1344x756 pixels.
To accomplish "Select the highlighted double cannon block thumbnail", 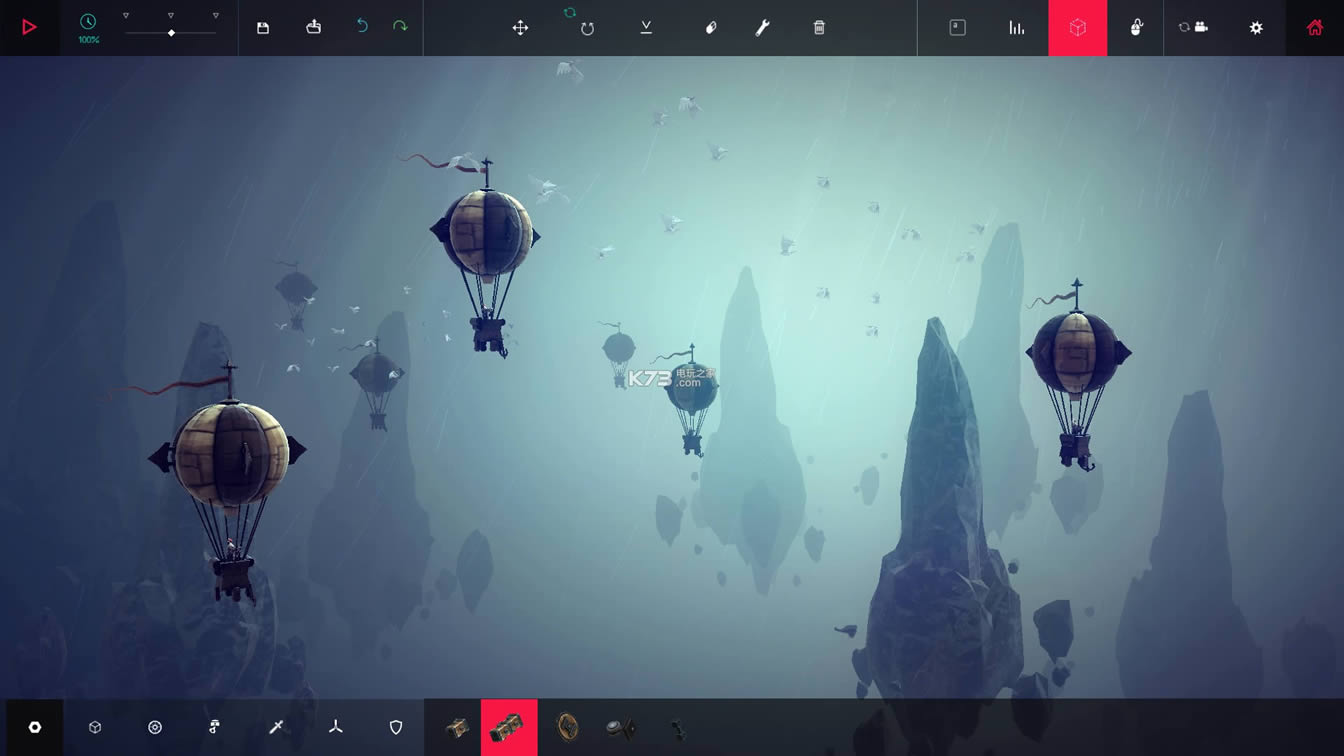I will coord(508,728).
